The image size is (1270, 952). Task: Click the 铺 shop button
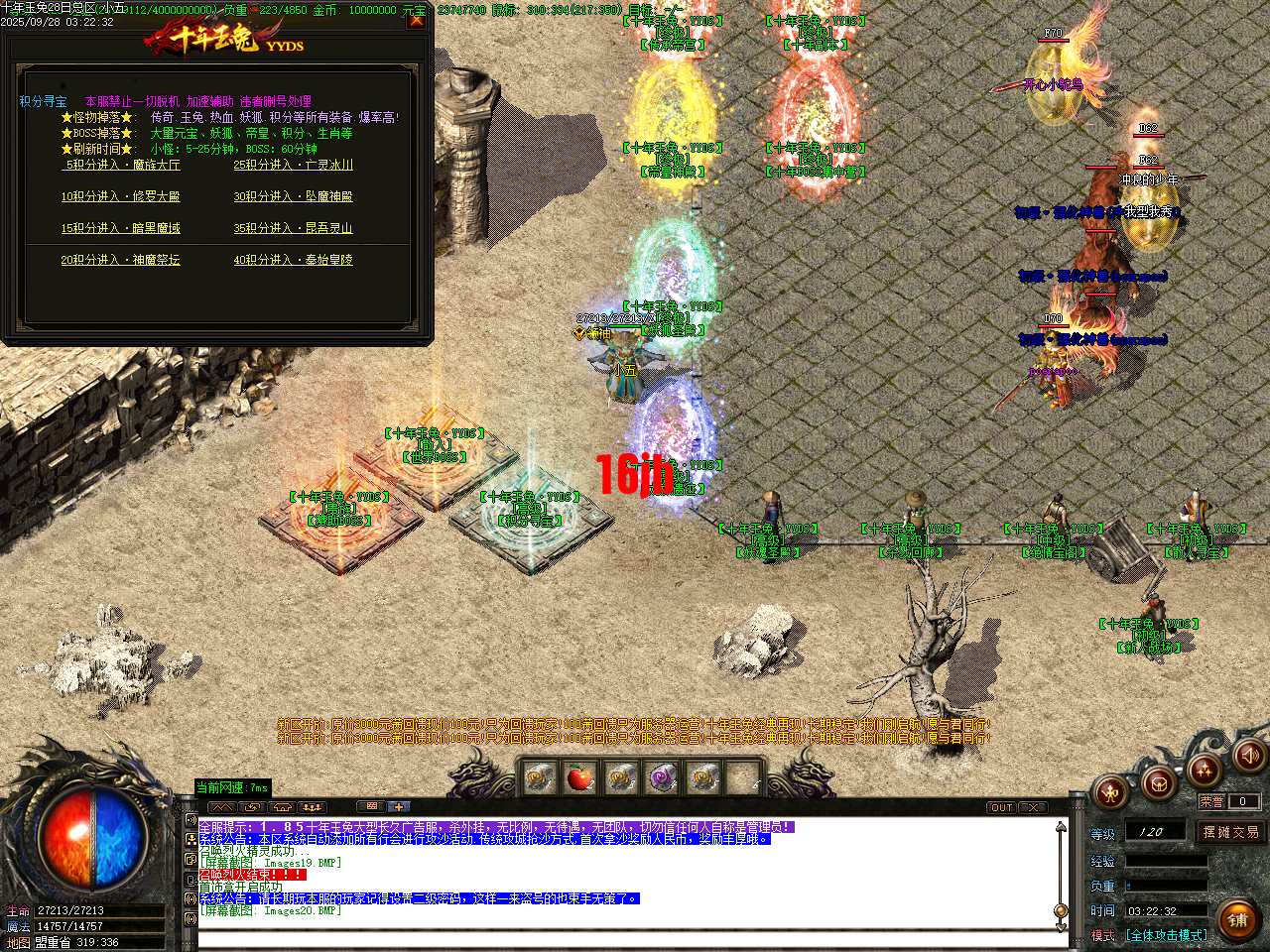tap(1239, 919)
